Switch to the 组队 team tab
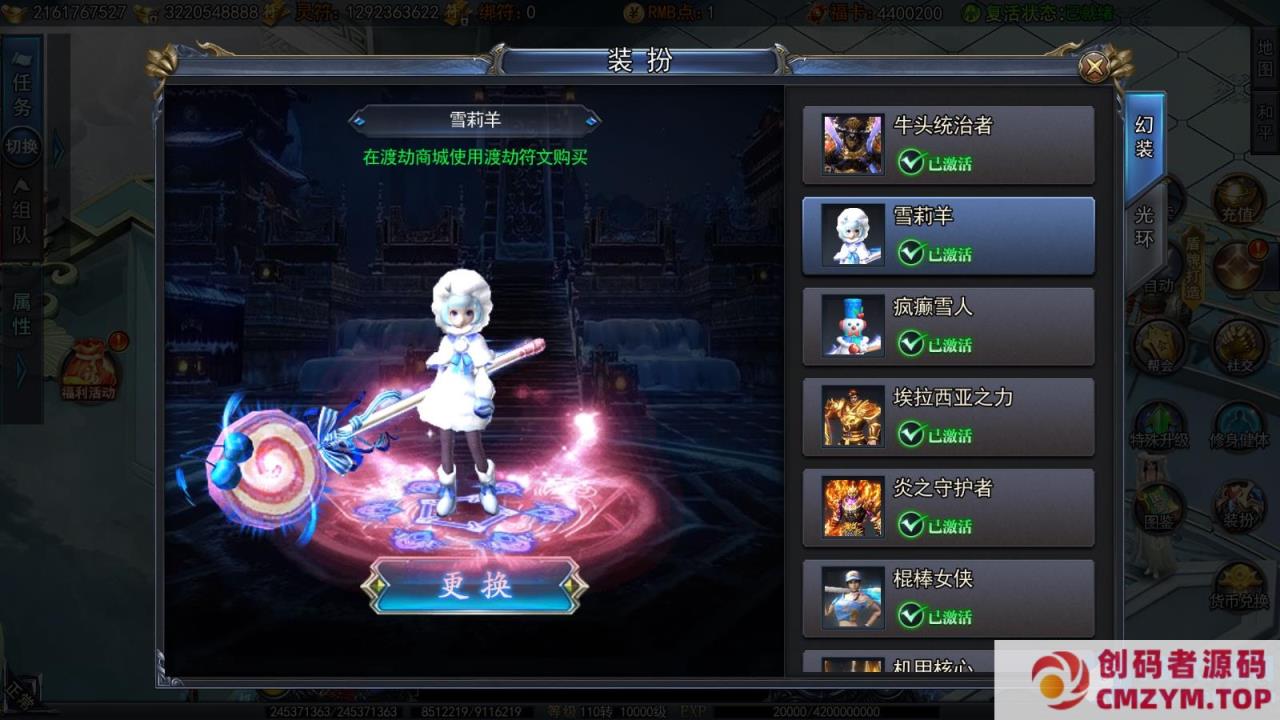 (x=22, y=222)
